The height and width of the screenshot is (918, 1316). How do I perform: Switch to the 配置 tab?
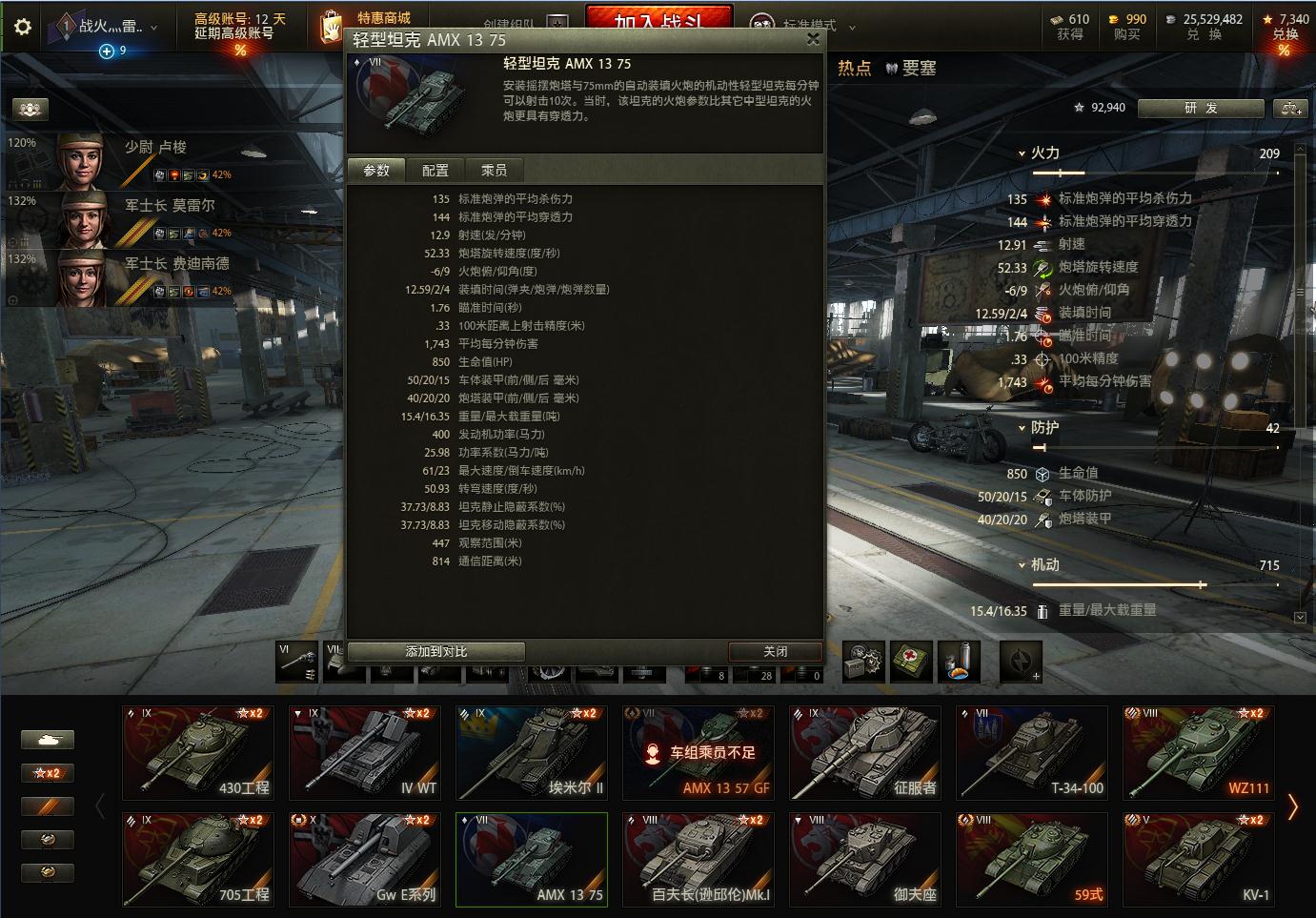click(x=435, y=170)
